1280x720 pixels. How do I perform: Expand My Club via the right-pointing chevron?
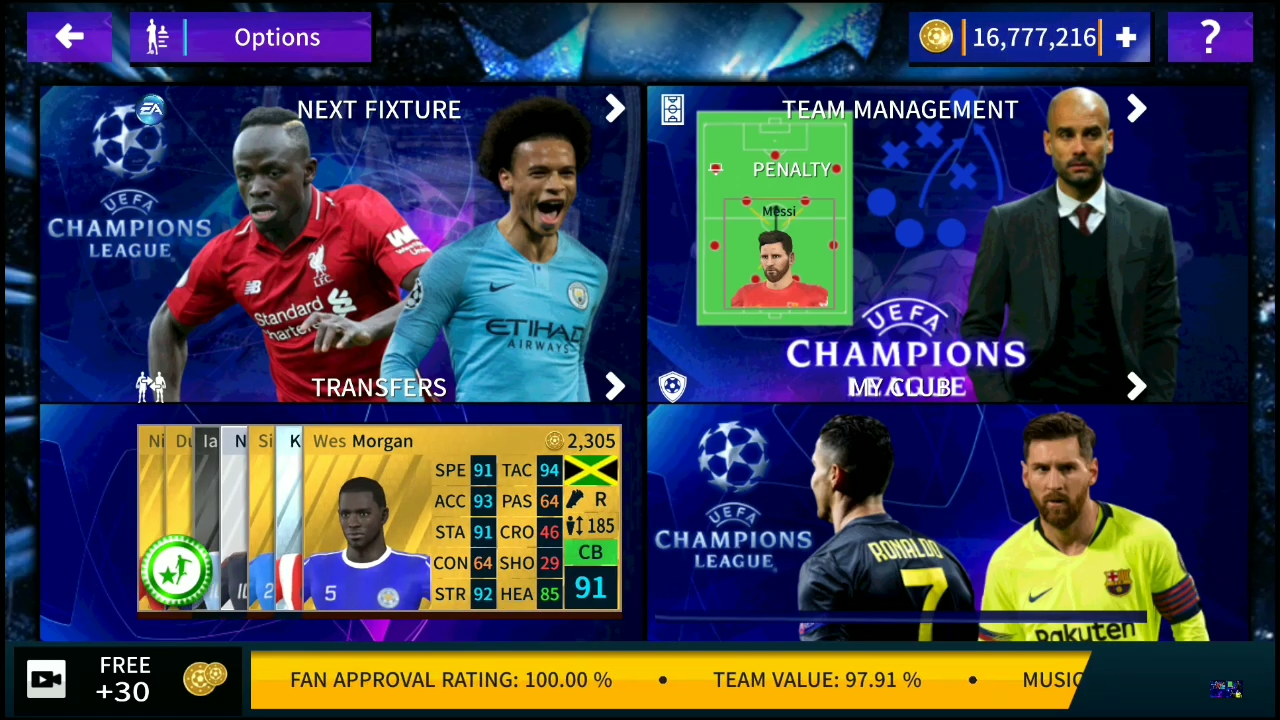coord(1136,387)
